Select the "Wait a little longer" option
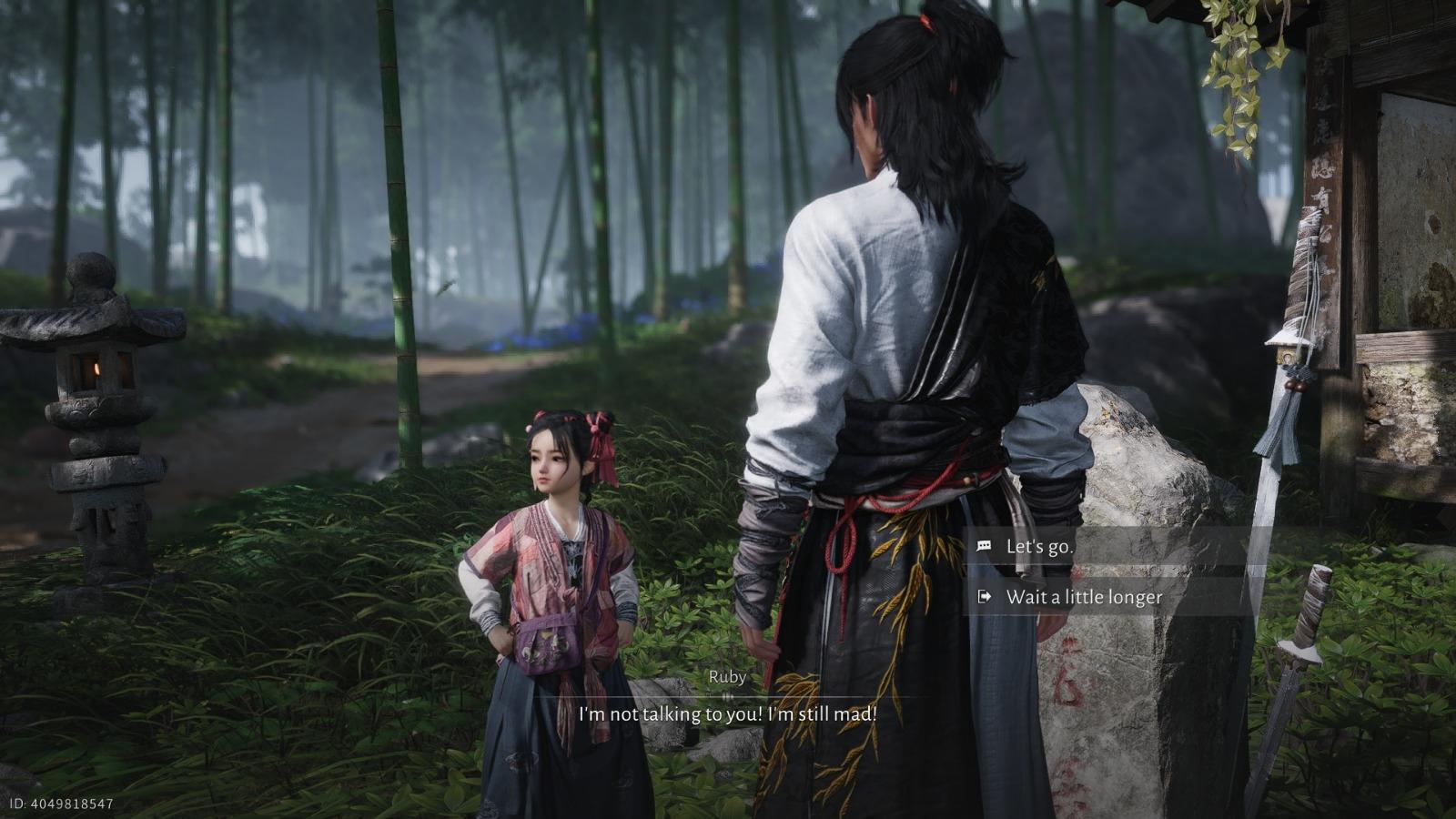This screenshot has width=1456, height=819. [x=1083, y=597]
